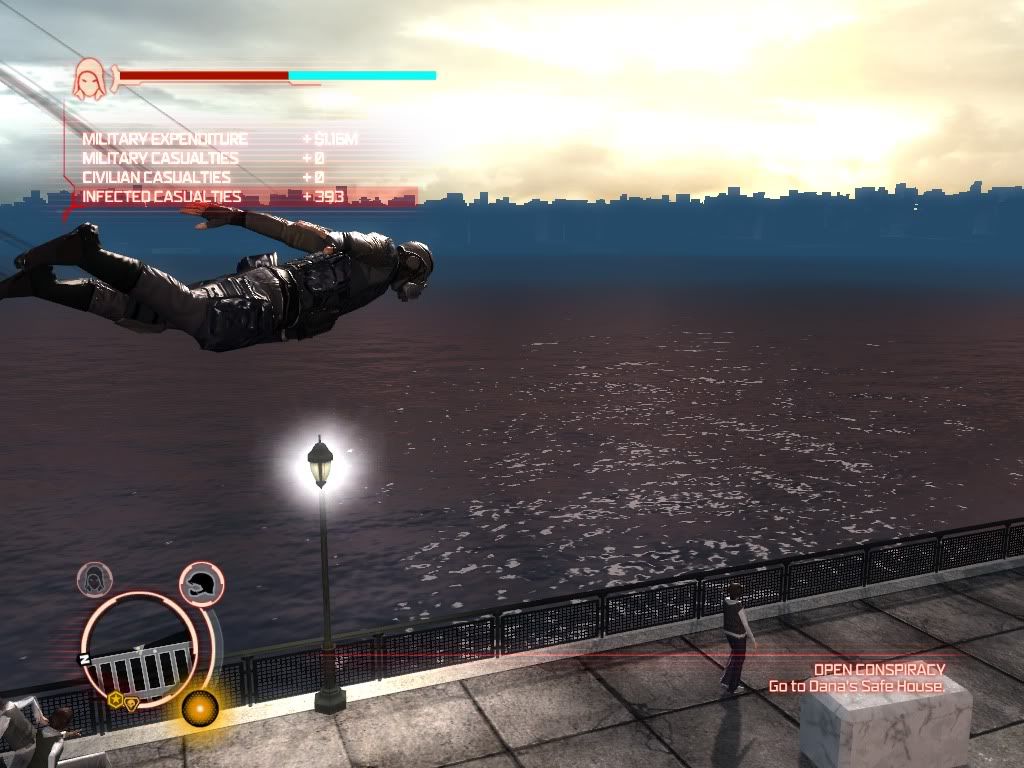The width and height of the screenshot is (1024, 768).
Task: Select the soldier helmet disguise icon
Action: pyautogui.click(x=201, y=582)
